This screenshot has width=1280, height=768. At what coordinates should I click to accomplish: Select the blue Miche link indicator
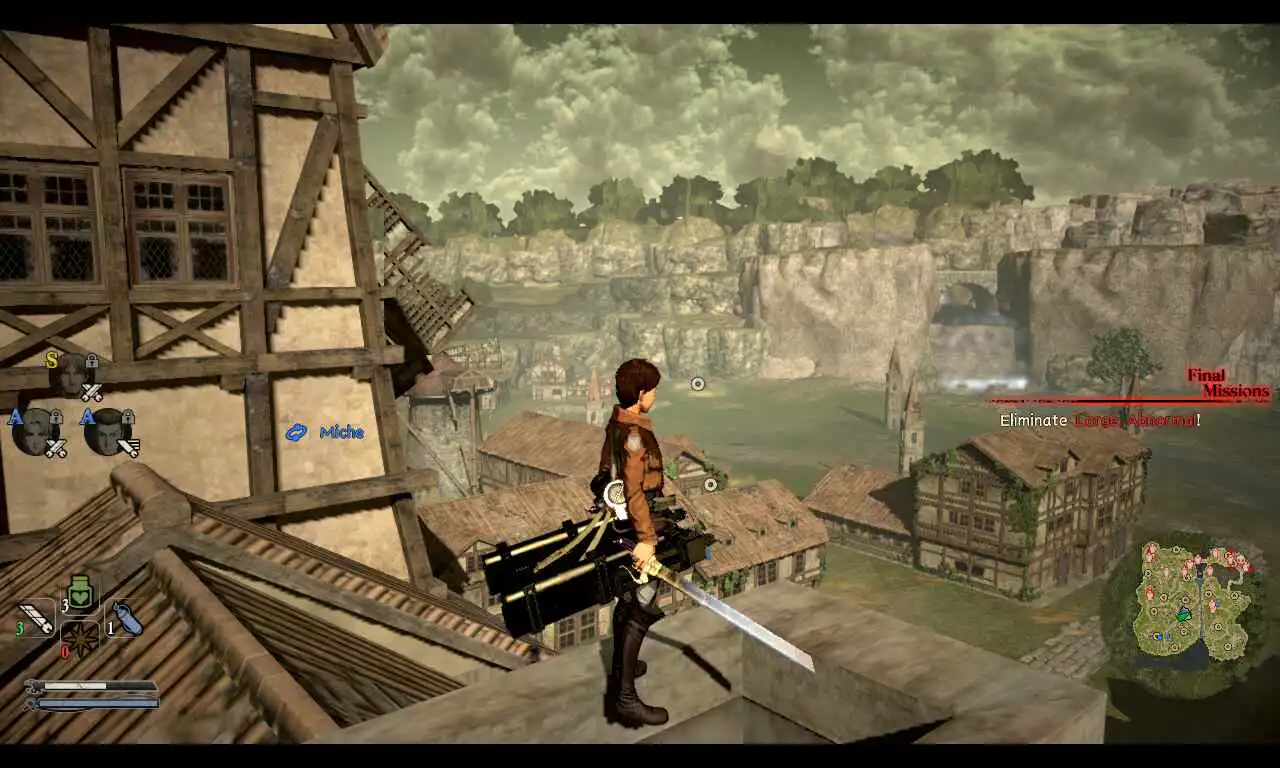point(325,432)
